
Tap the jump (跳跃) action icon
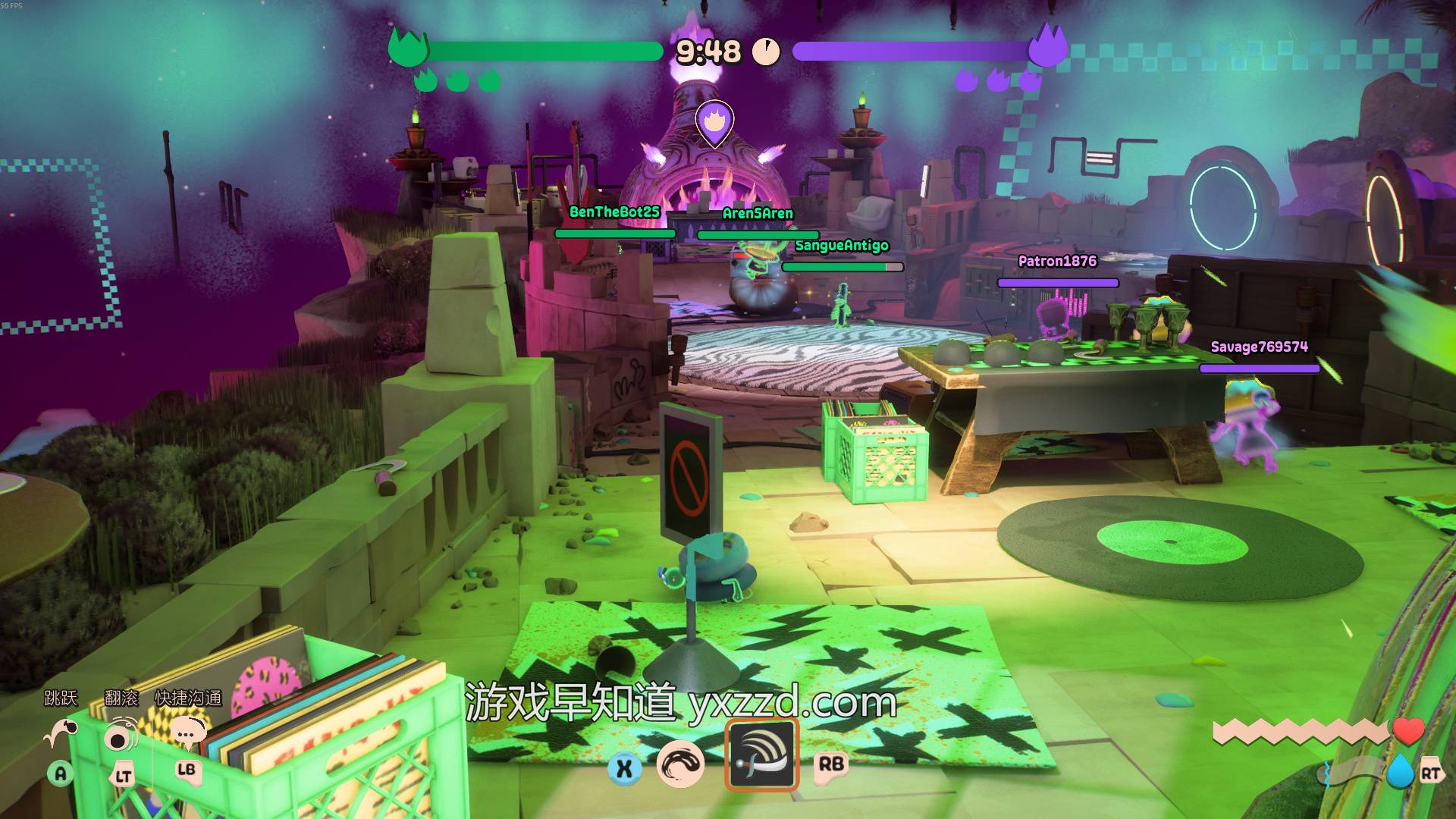61,733
